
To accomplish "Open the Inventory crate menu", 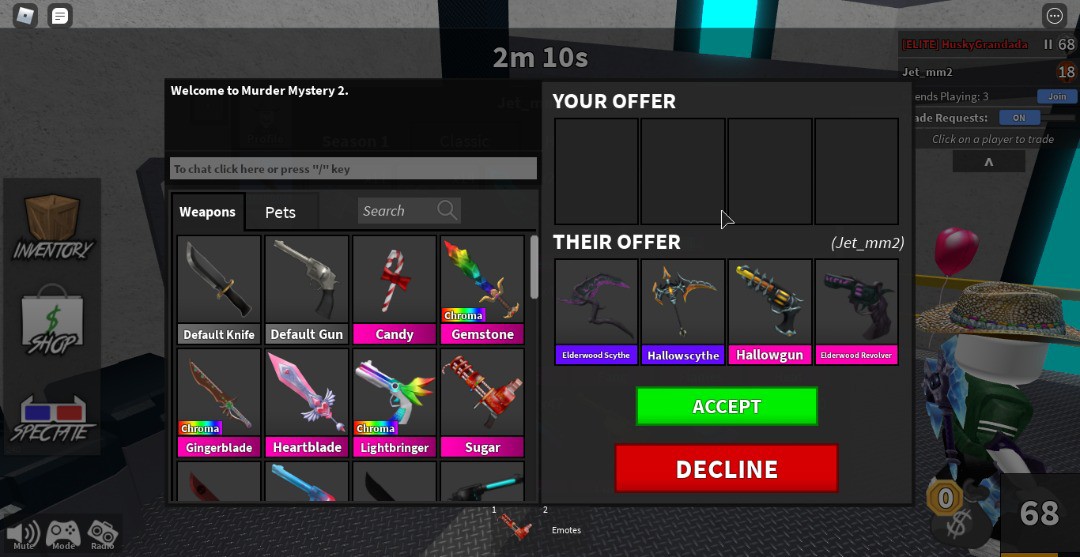I will tap(52, 227).
